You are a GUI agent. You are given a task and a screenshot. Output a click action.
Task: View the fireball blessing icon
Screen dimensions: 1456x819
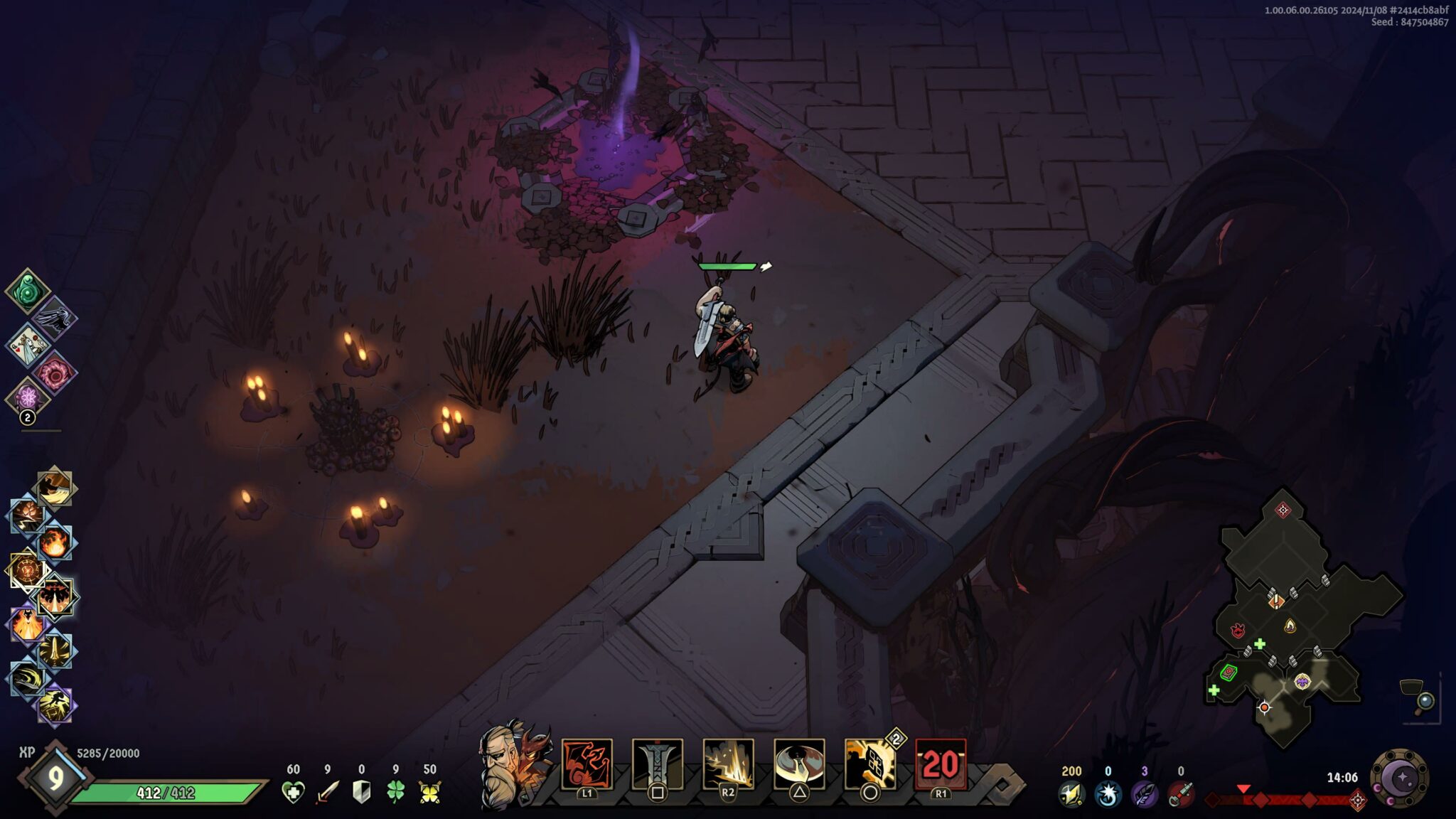(55, 543)
